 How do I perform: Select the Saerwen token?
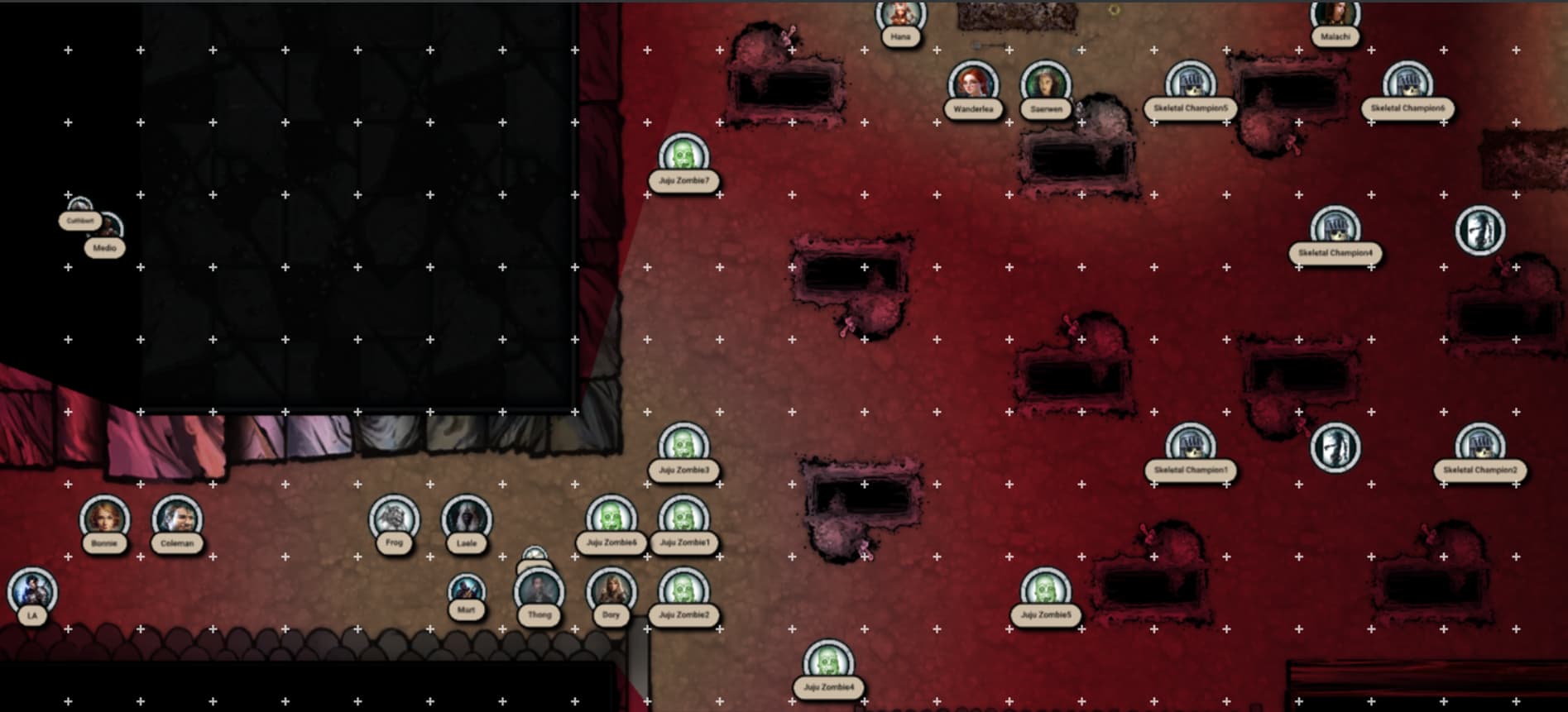point(1046,84)
